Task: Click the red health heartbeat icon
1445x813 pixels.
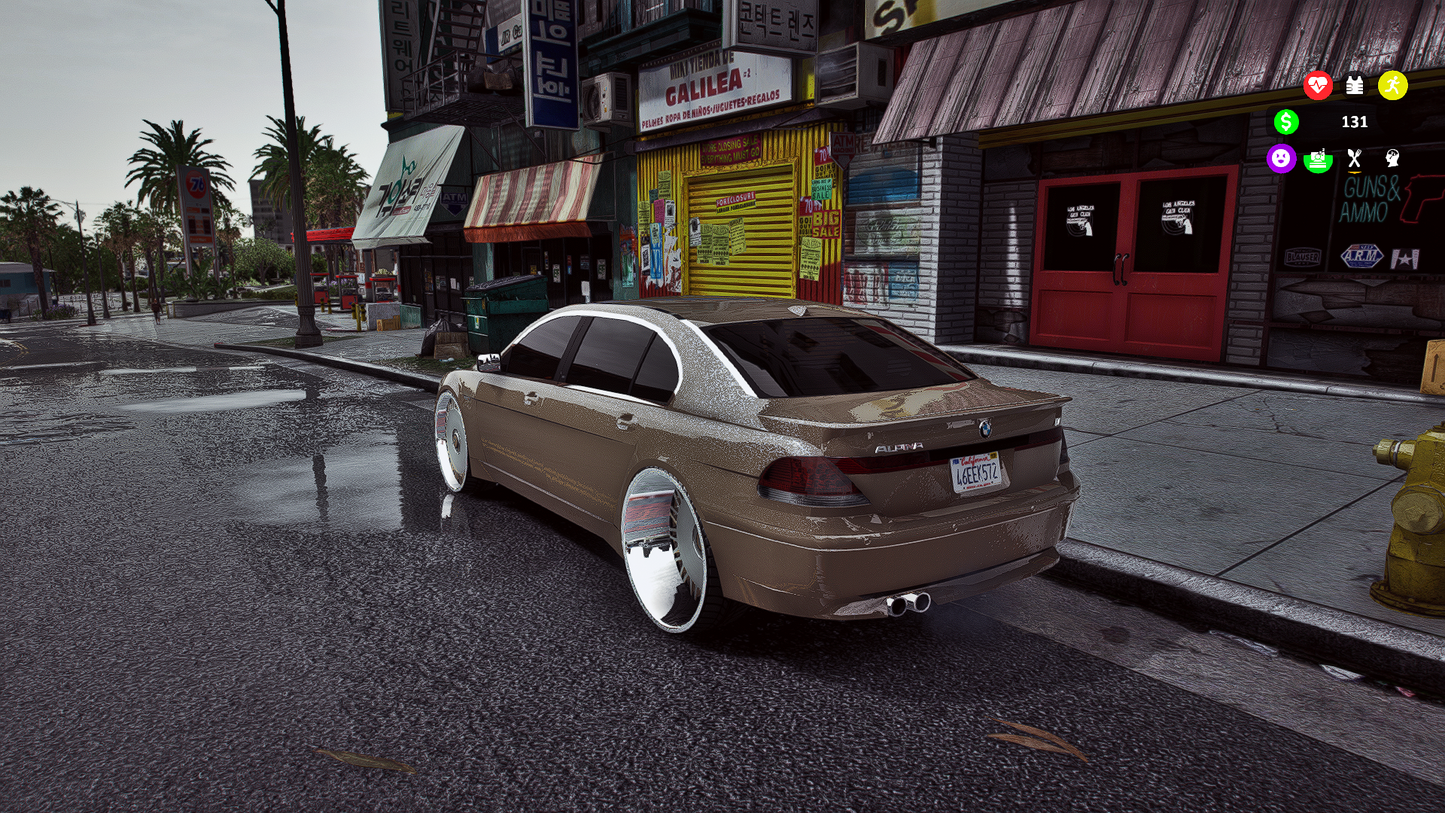Action: pos(1318,85)
